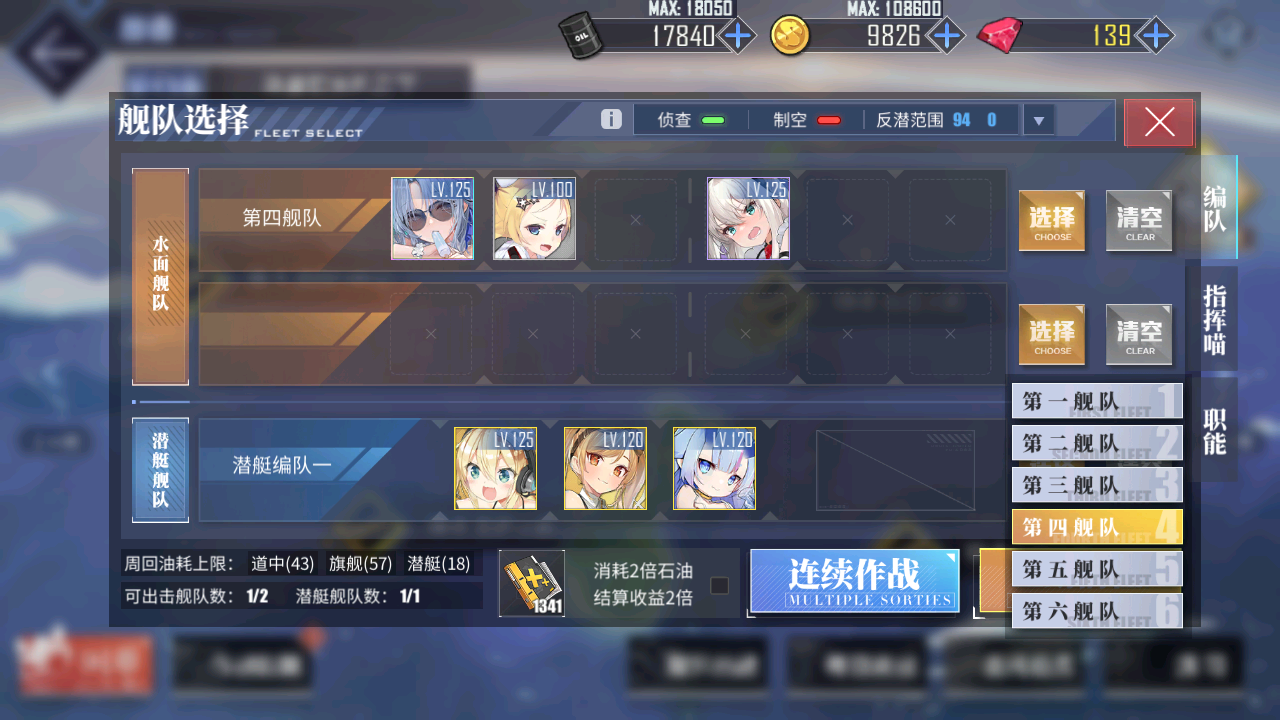Image resolution: width=1280 pixels, height=720 pixels.
Task: Choose 第六舰队 from the fleet list
Action: coord(1097,611)
